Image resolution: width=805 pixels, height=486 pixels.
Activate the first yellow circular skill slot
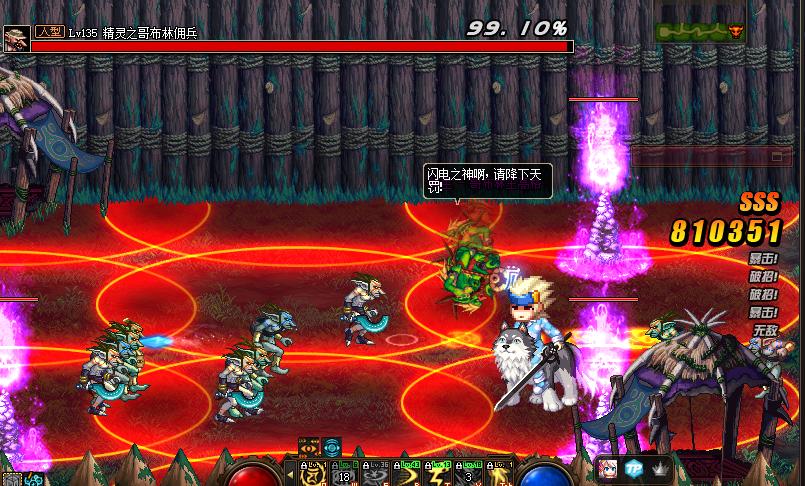[x=311, y=475]
